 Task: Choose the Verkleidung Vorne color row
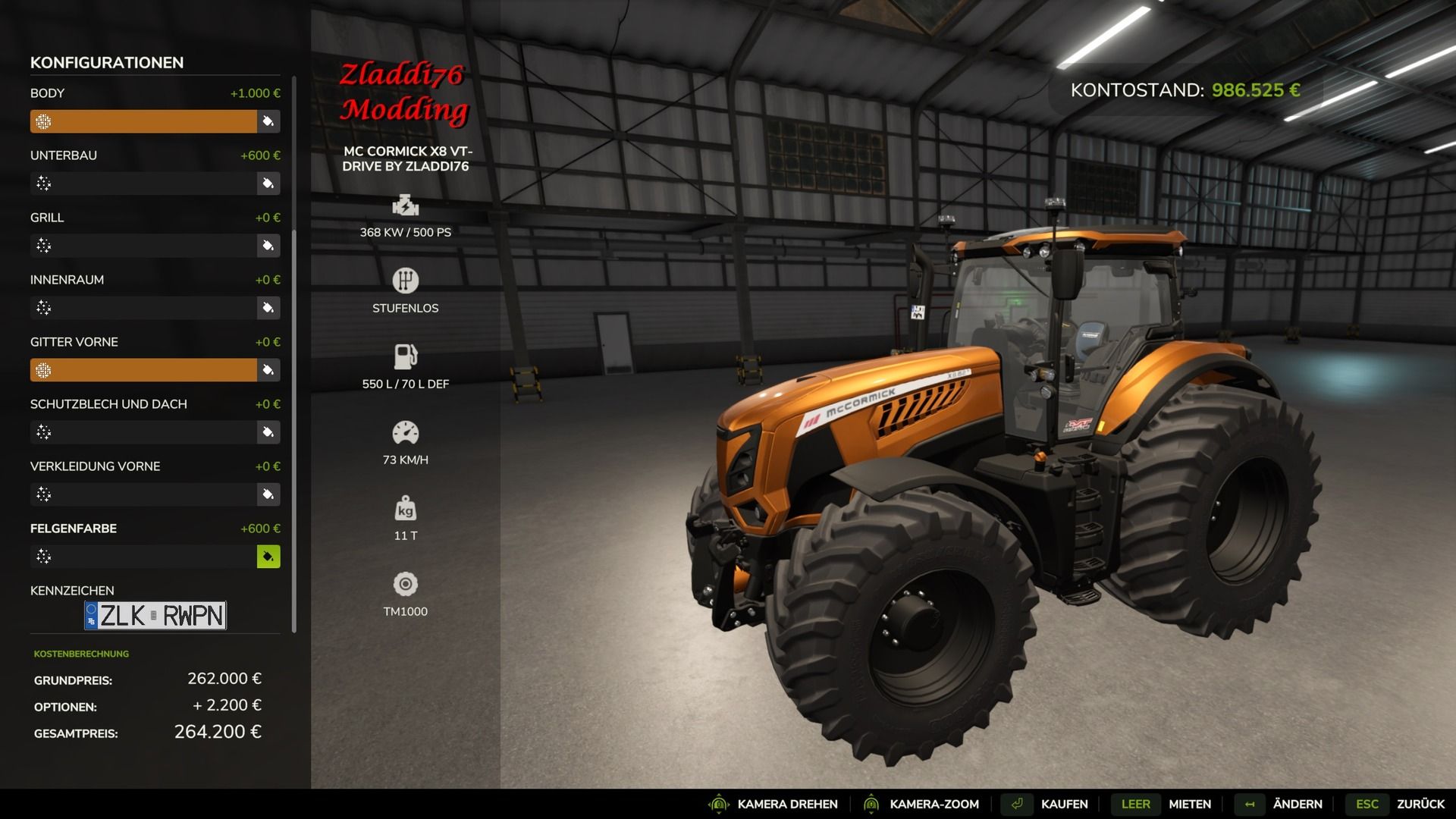(143, 494)
